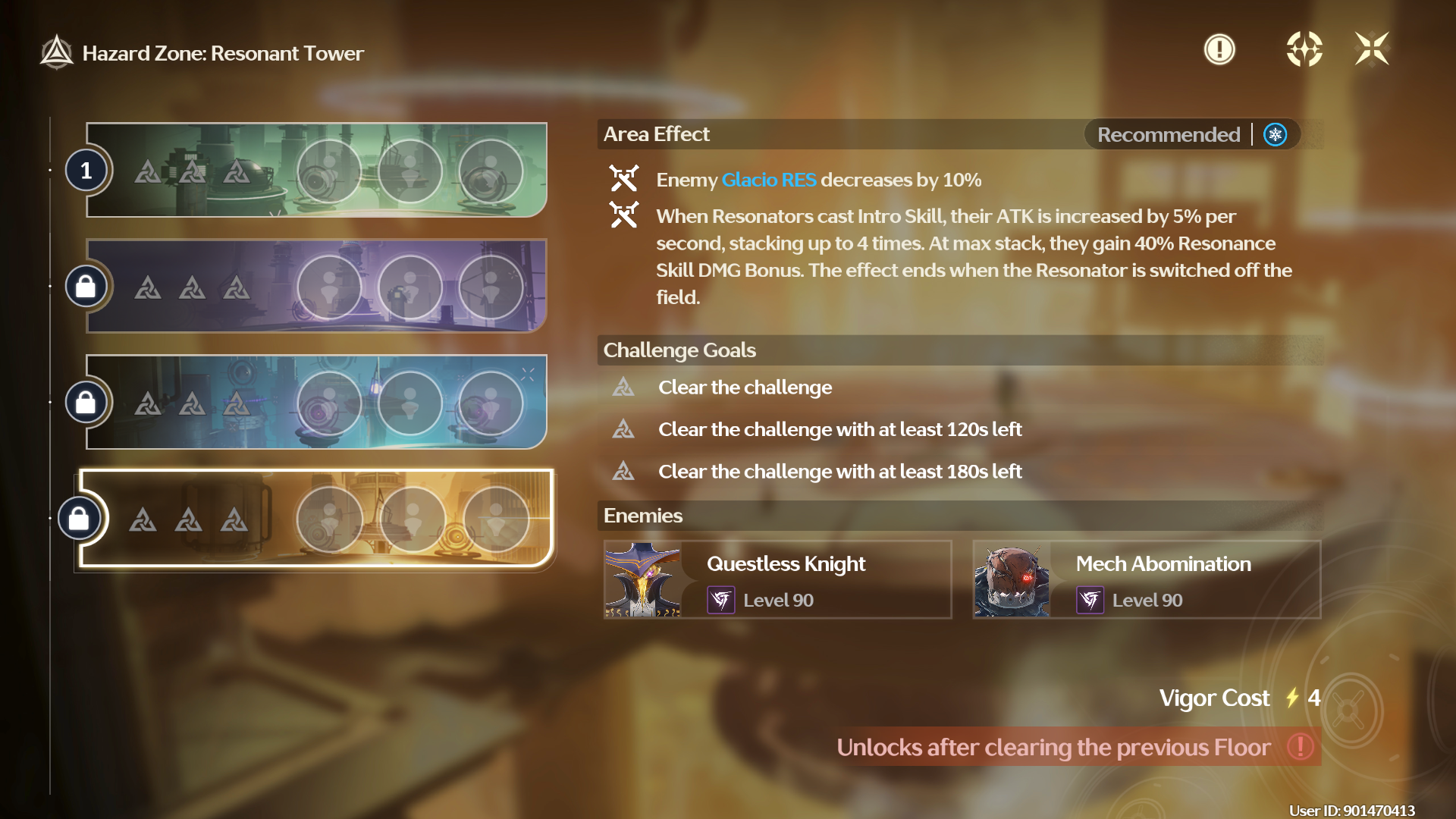Click the Recommended Glacio element icon
The width and height of the screenshot is (1456, 819).
pos(1276,135)
